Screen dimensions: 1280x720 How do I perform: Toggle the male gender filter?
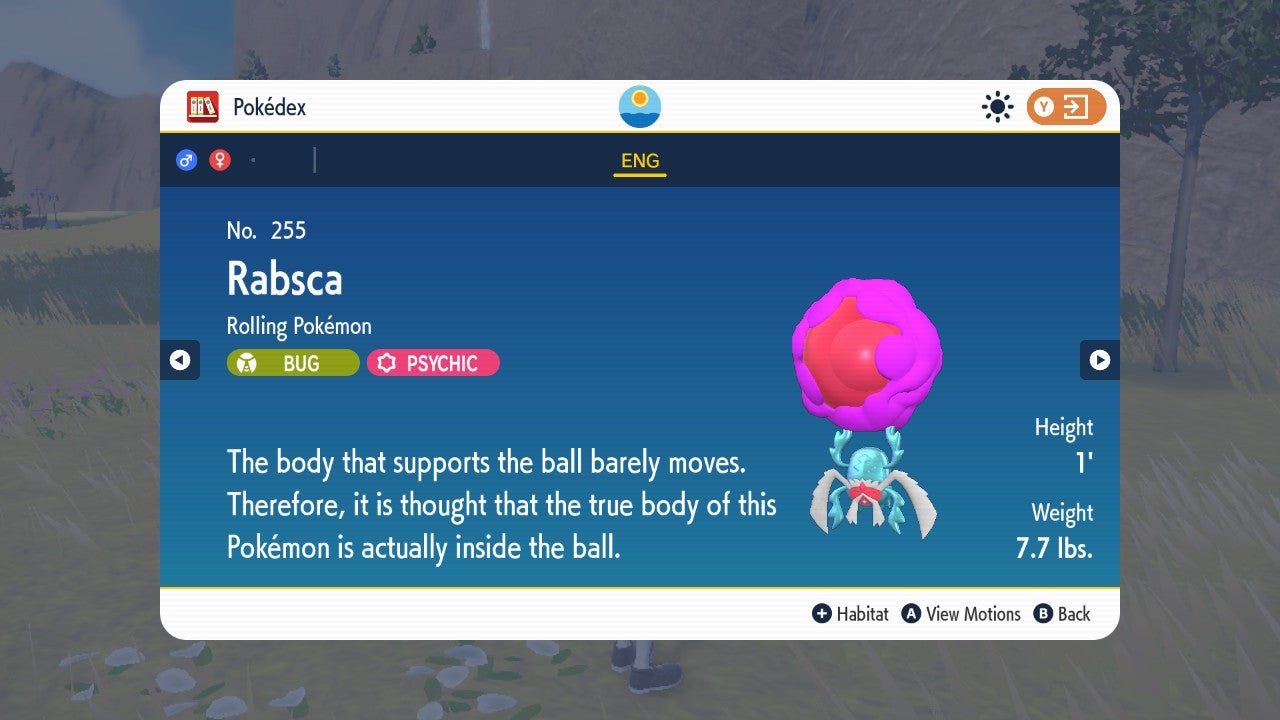pyautogui.click(x=186, y=159)
